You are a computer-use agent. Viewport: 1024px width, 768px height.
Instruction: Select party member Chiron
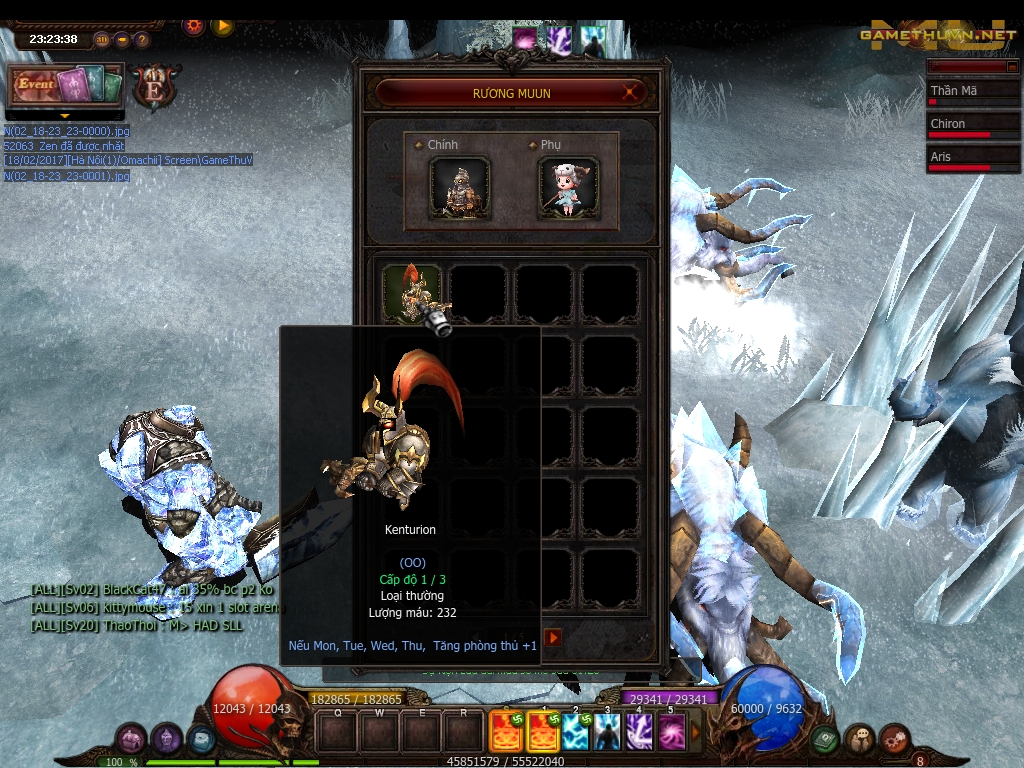(973, 125)
